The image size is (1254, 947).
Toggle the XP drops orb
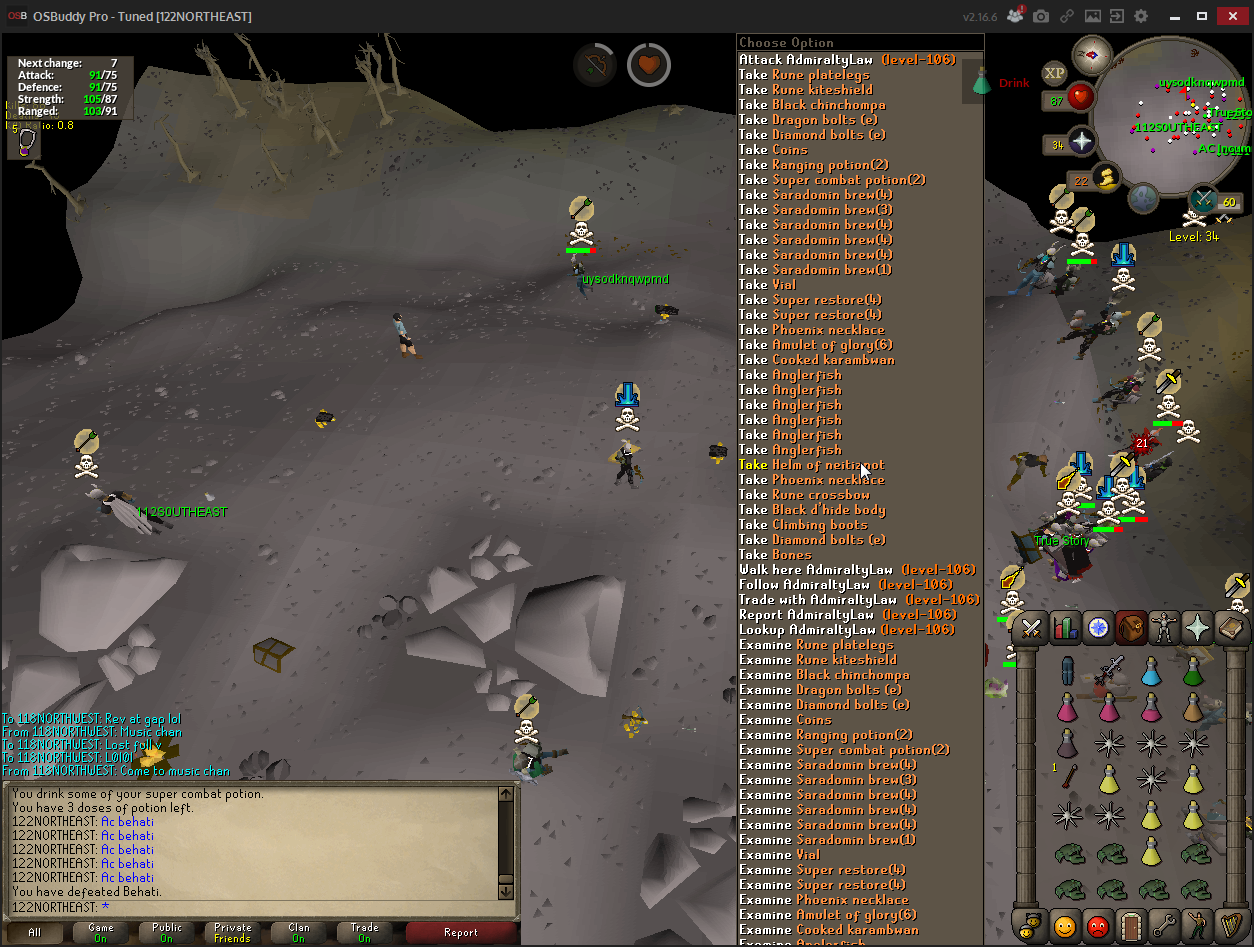tap(1054, 73)
